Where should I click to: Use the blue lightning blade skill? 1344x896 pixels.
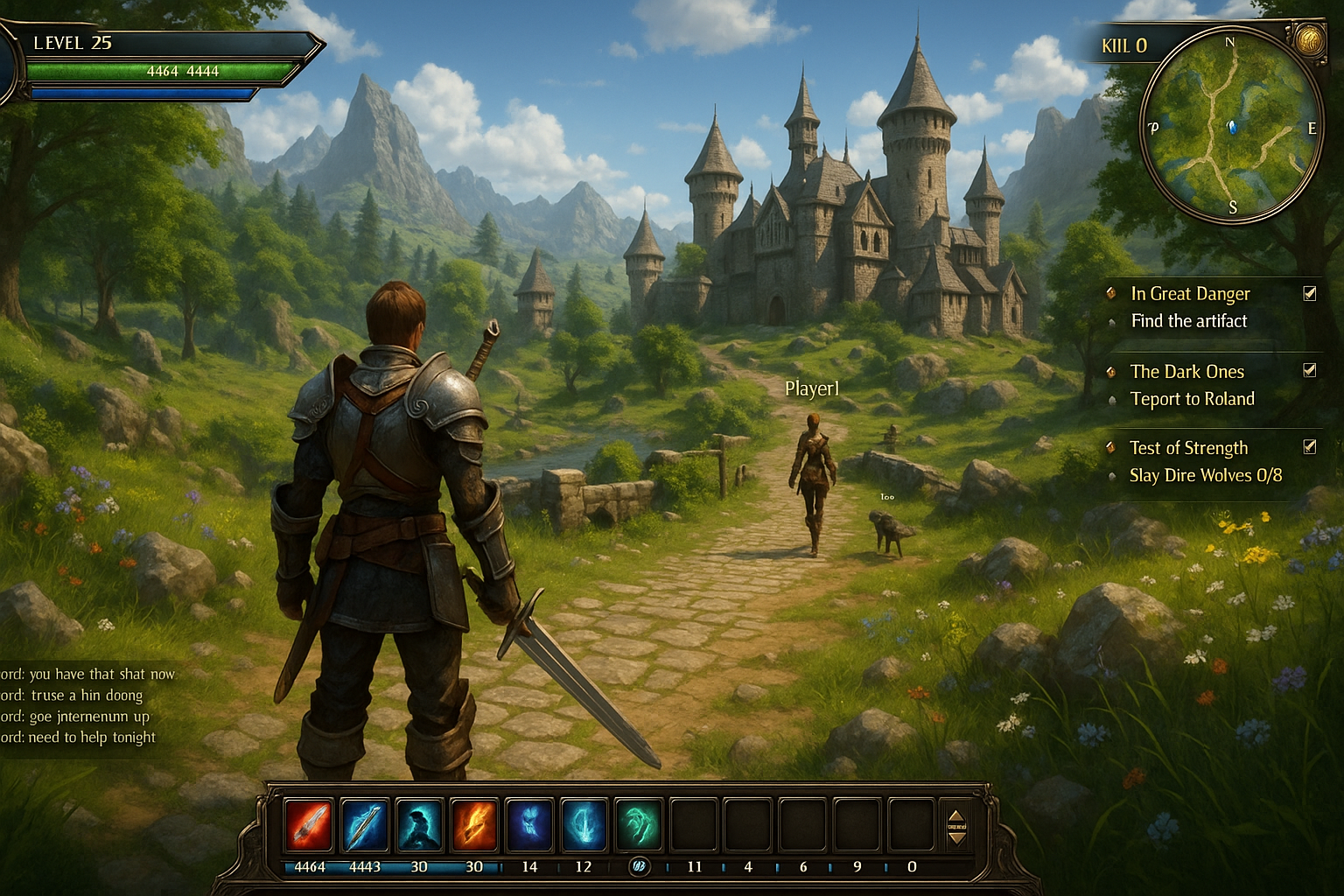(x=364, y=824)
